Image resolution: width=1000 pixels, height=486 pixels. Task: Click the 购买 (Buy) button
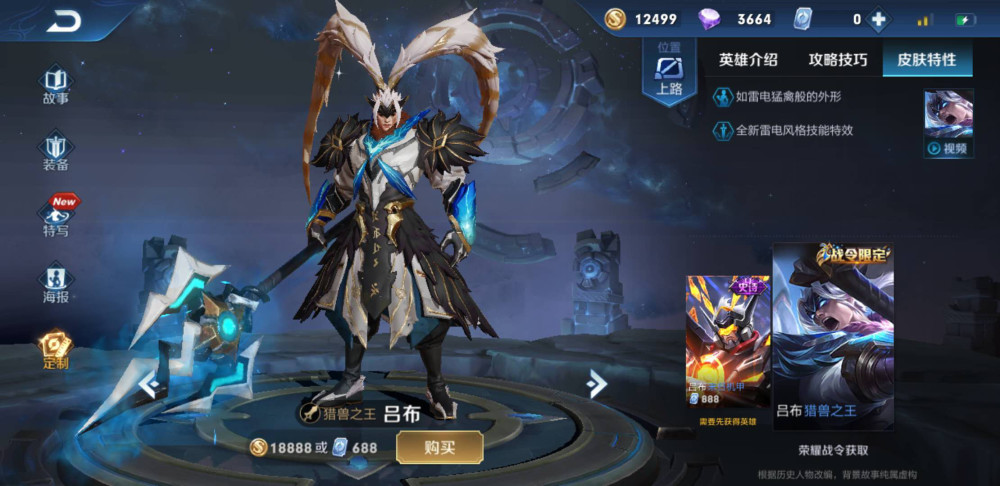coord(439,447)
